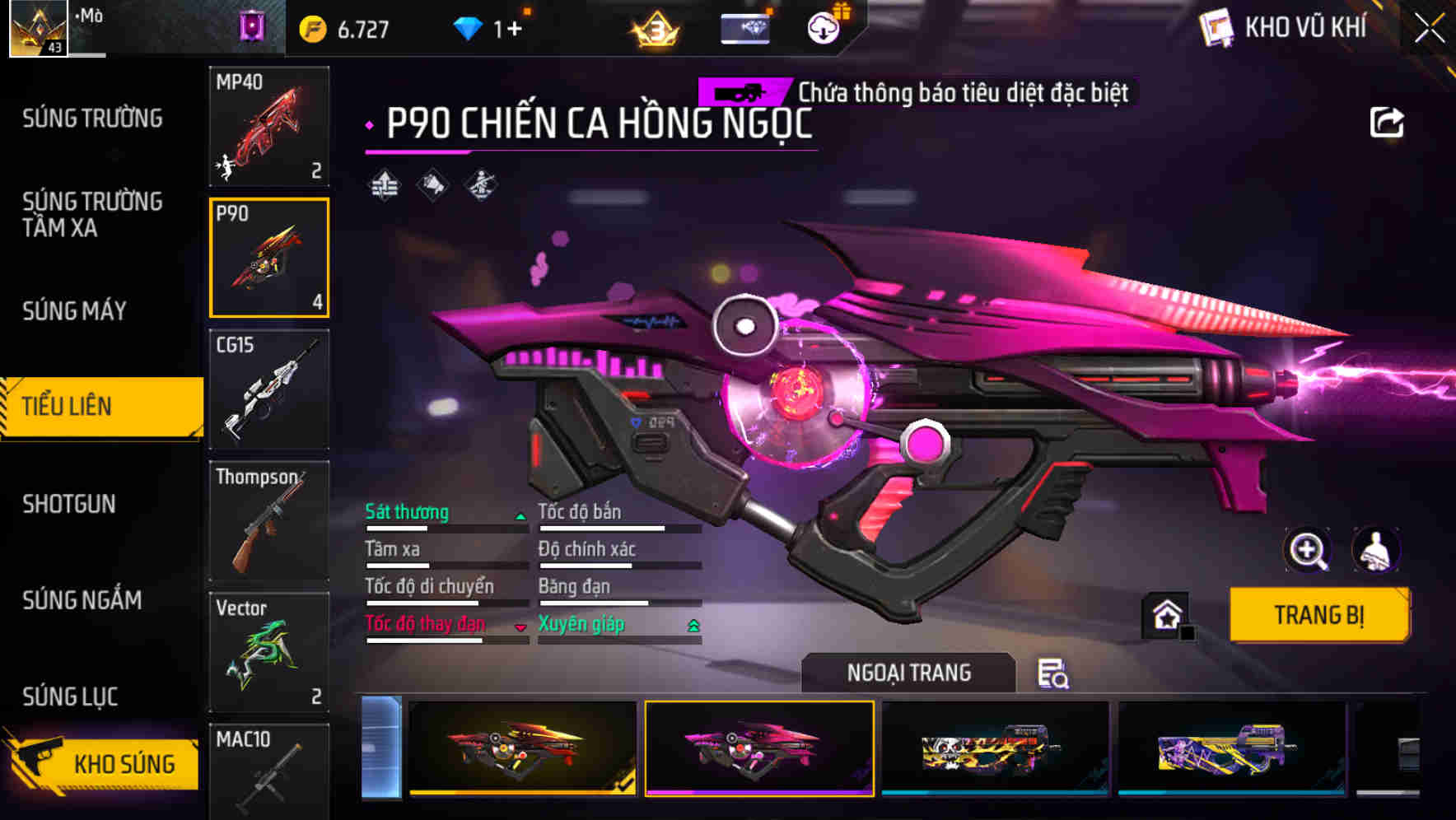The width and height of the screenshot is (1456, 820).
Task: Select the Vector weapon thumbnail
Action: click(268, 652)
